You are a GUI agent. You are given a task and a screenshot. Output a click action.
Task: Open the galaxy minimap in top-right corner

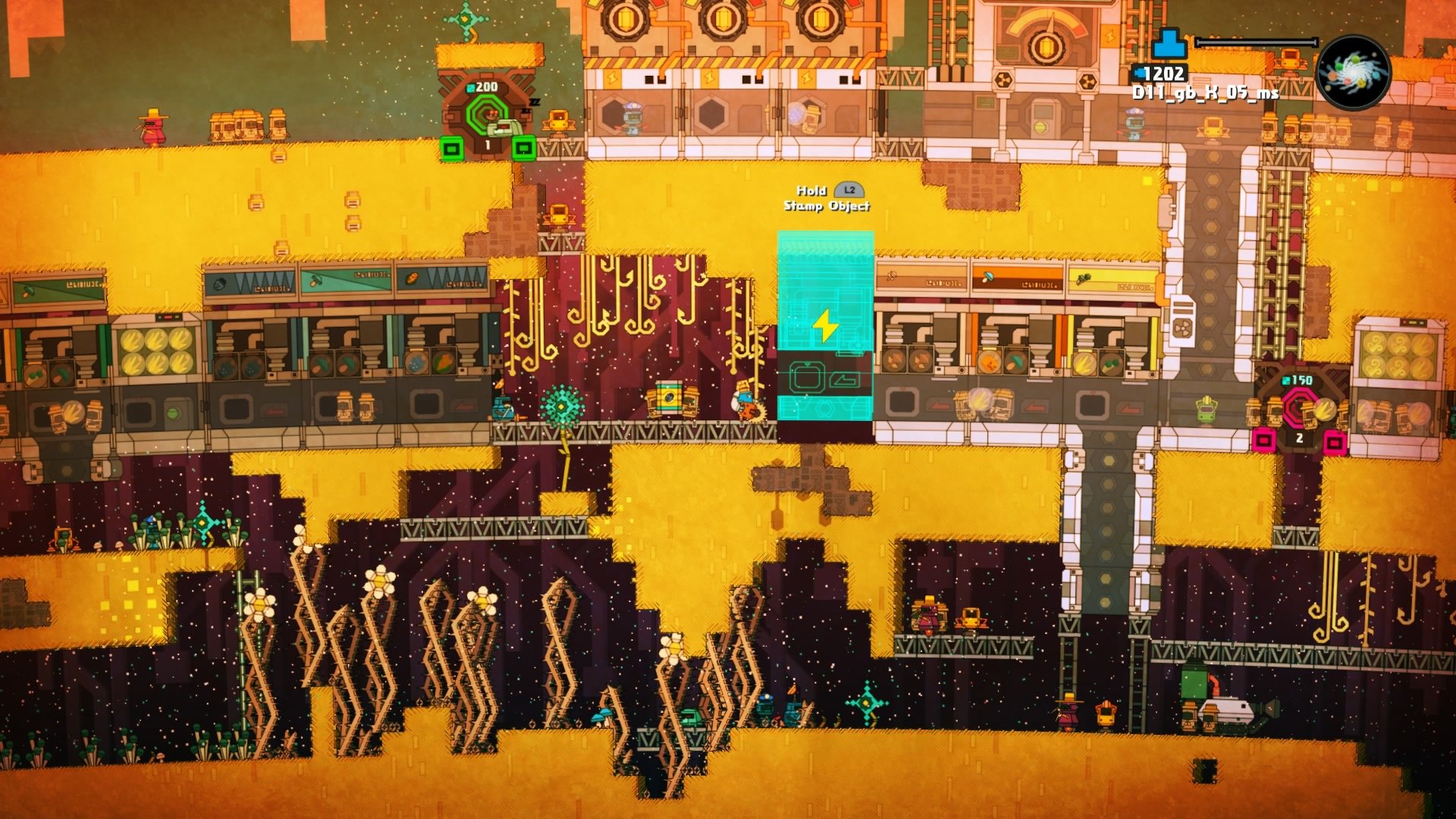(1355, 72)
